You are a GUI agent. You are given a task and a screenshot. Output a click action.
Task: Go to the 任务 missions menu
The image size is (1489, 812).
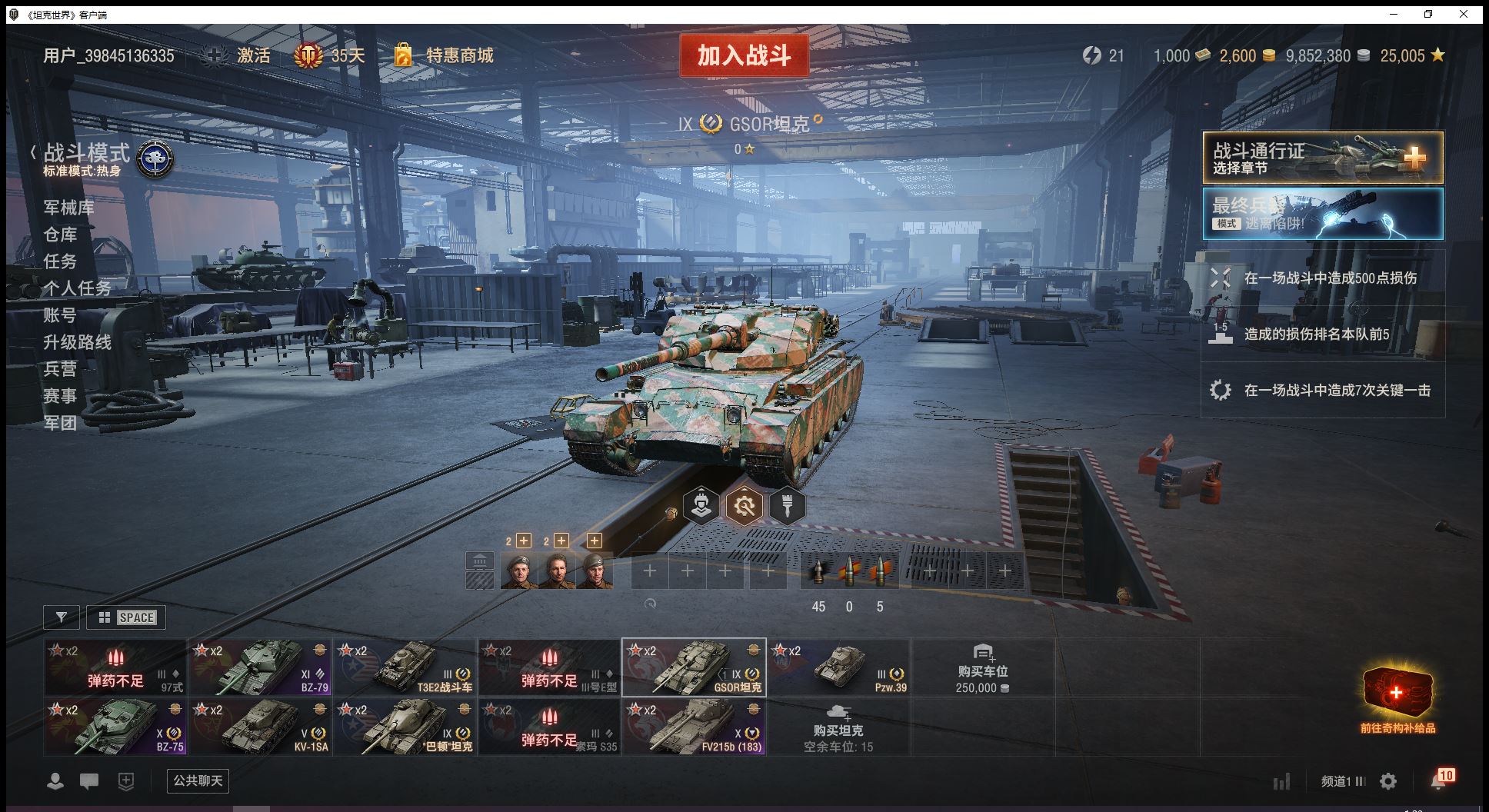click(60, 261)
